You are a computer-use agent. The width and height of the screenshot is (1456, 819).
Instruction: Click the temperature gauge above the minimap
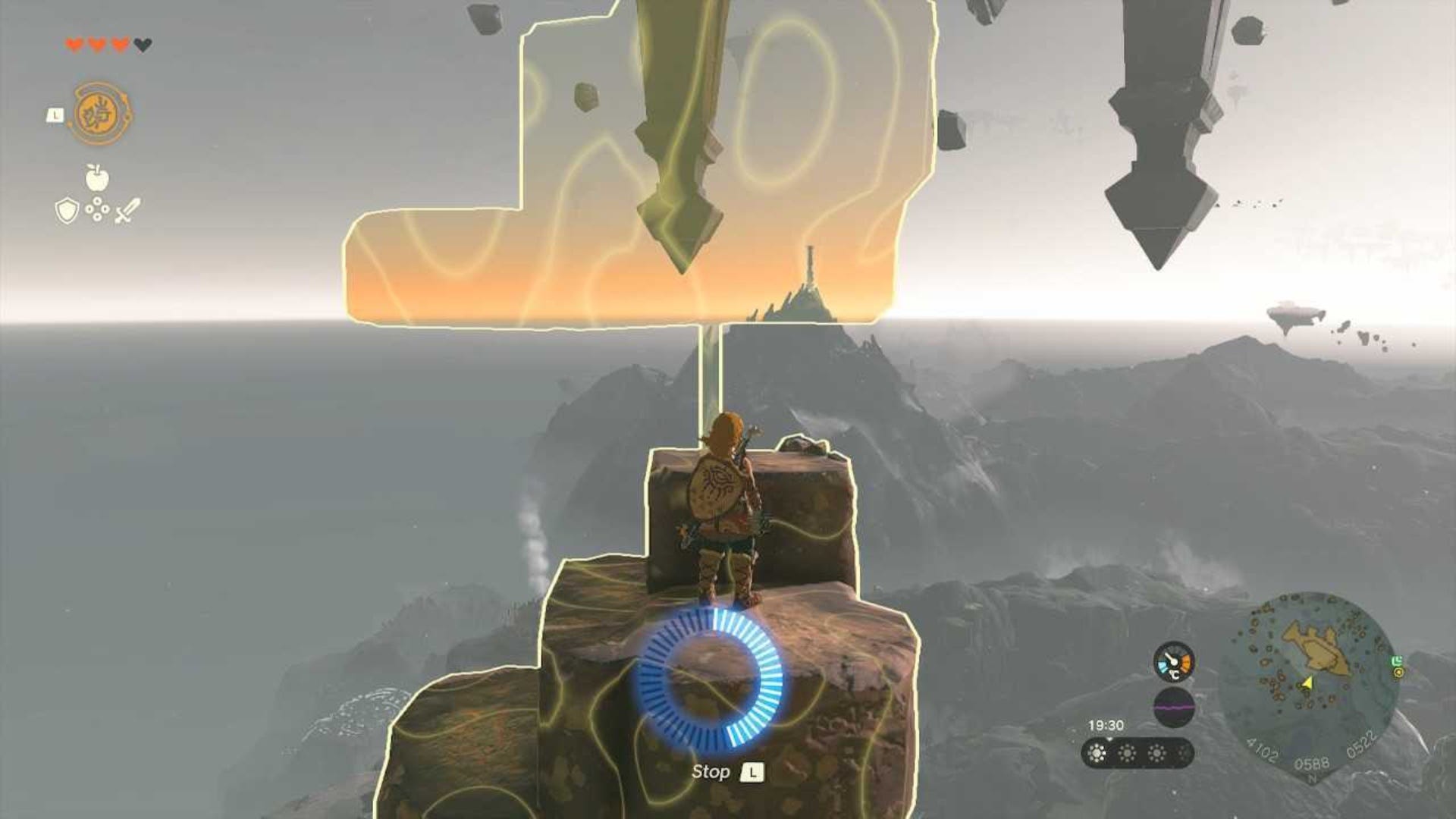[x=1175, y=661]
